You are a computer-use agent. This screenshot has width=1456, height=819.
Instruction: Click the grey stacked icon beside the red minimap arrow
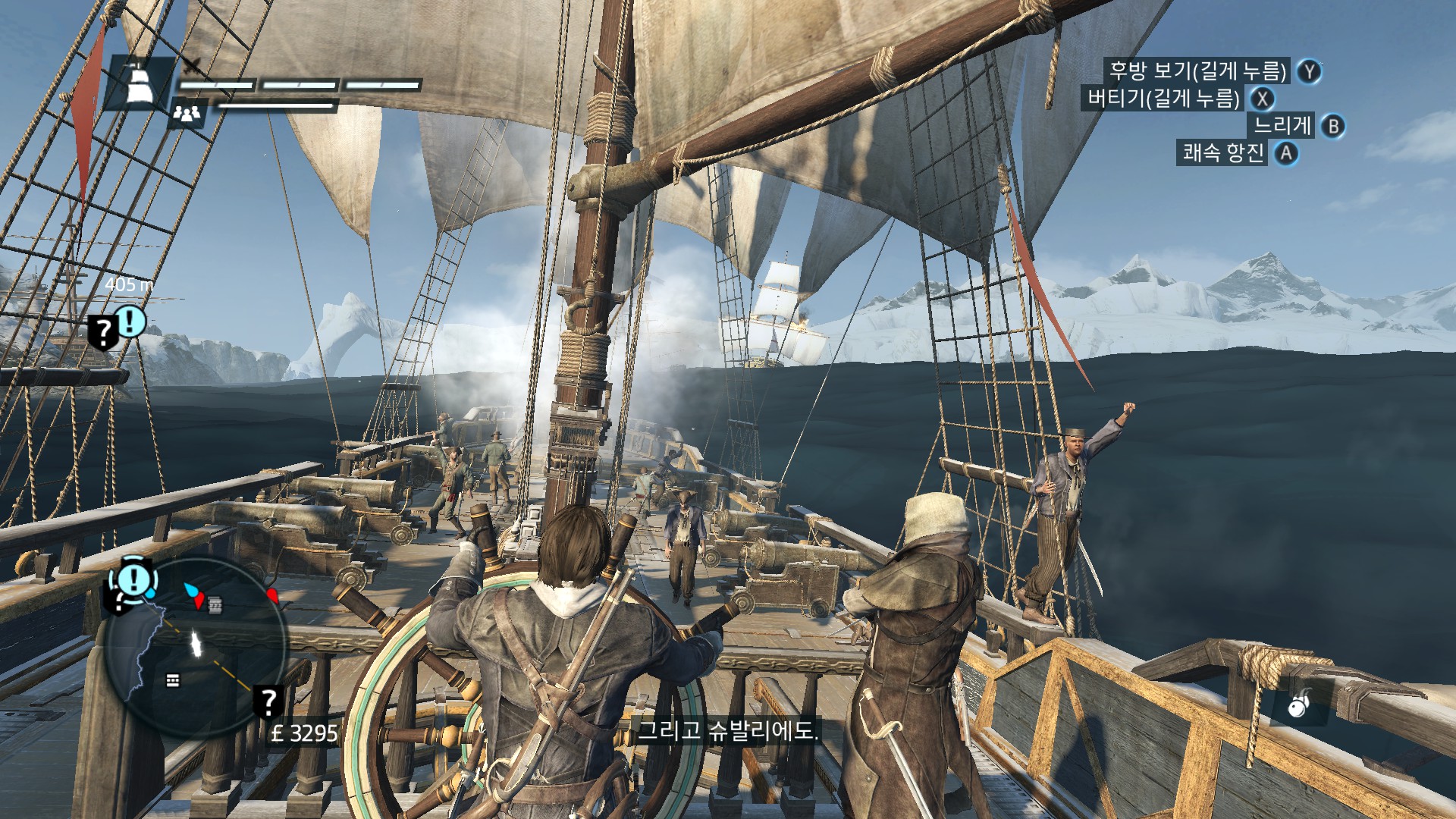(215, 605)
